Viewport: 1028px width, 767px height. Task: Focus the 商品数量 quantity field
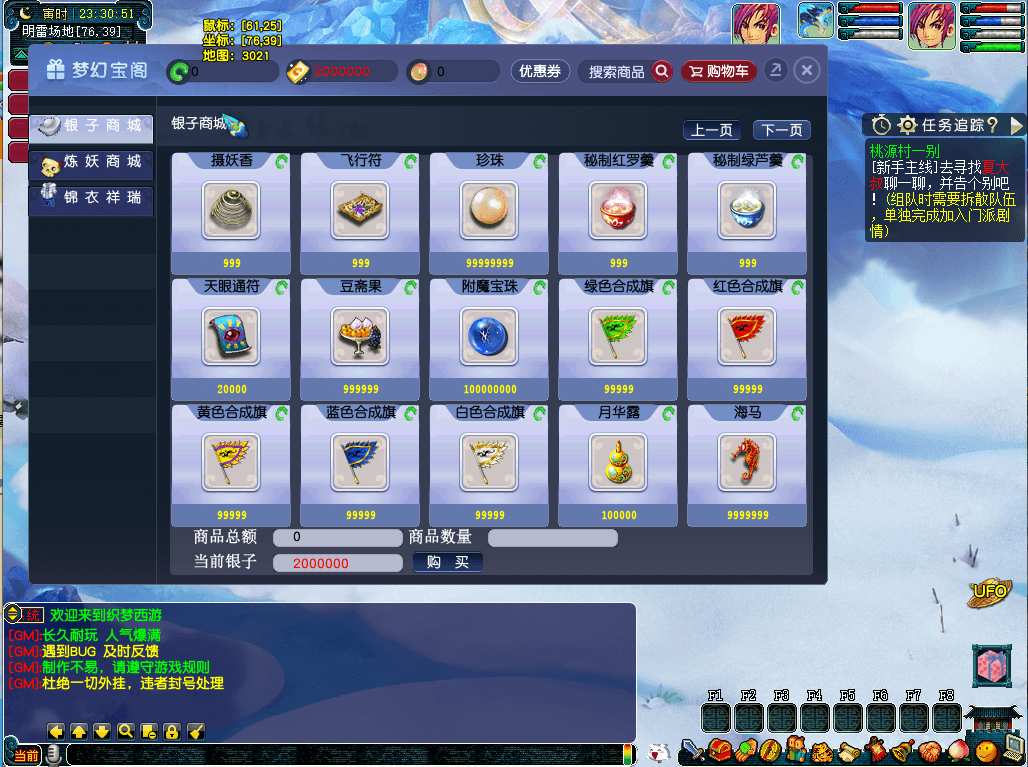(552, 538)
